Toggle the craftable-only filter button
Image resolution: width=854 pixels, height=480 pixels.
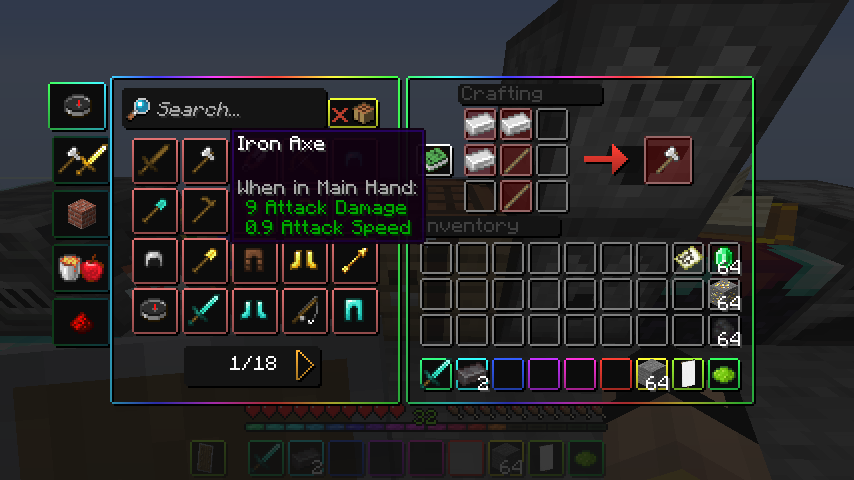[353, 113]
